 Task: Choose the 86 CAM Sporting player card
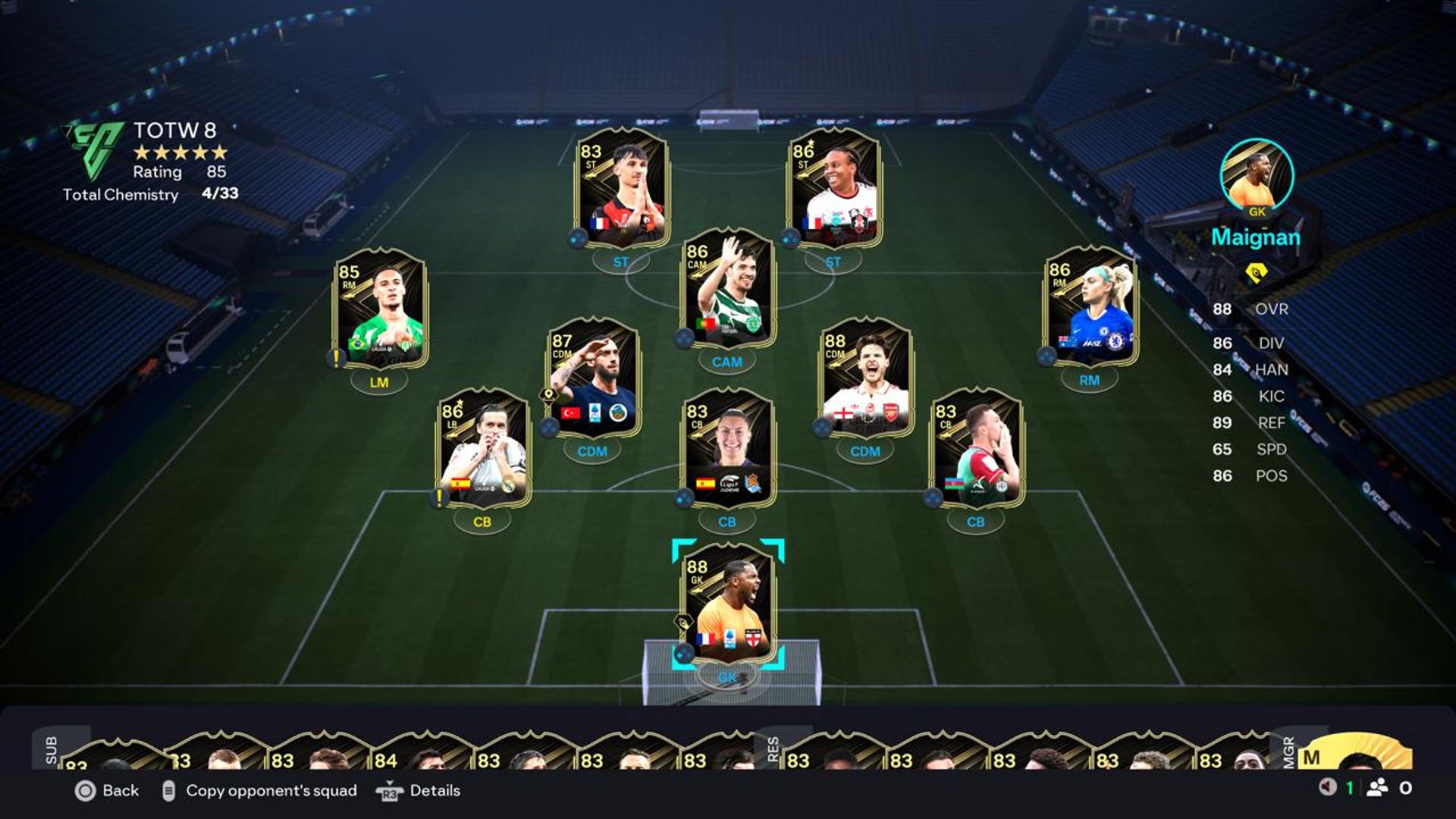pyautogui.click(x=728, y=288)
